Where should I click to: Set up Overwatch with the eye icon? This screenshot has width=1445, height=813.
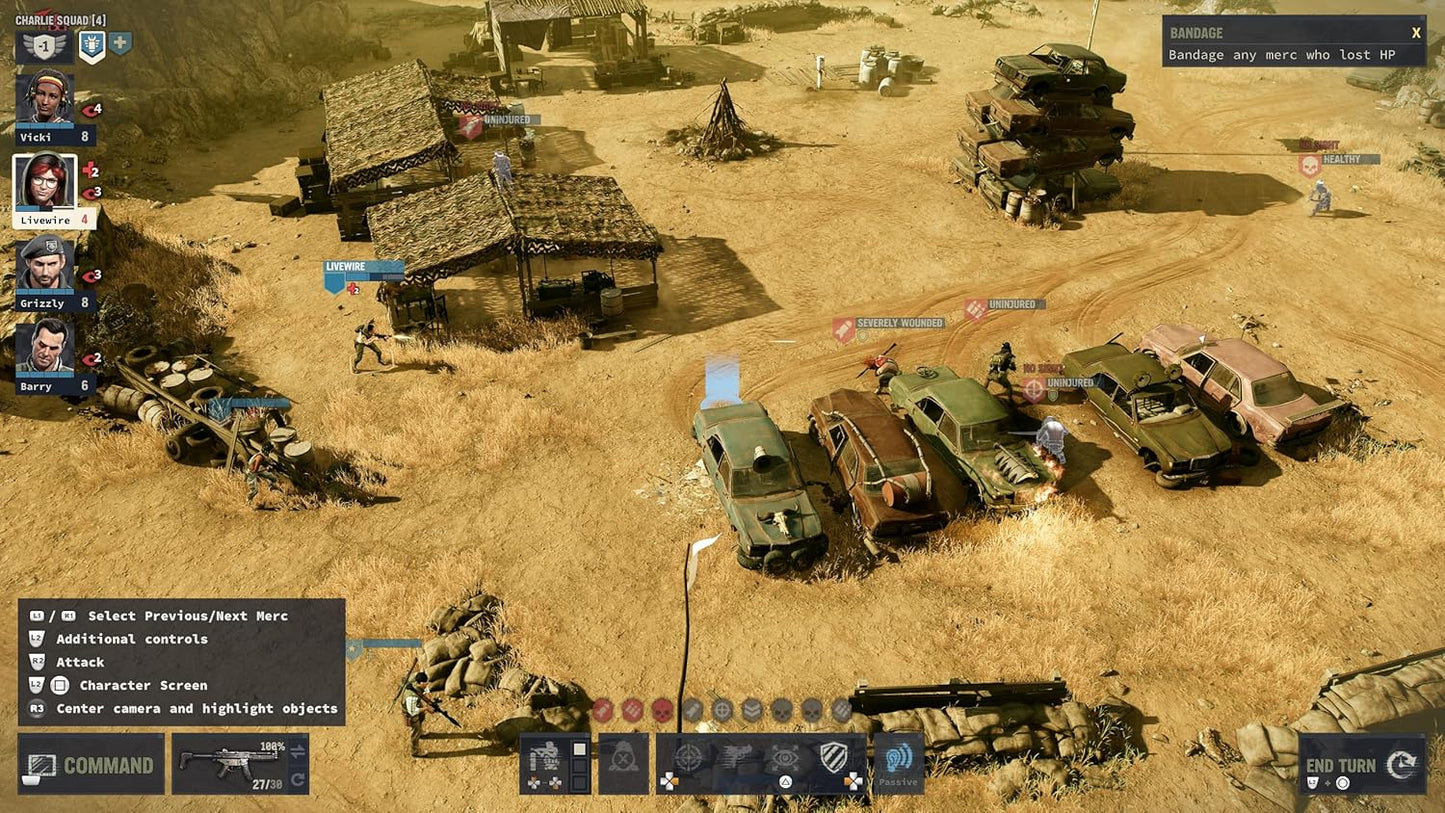tap(786, 757)
